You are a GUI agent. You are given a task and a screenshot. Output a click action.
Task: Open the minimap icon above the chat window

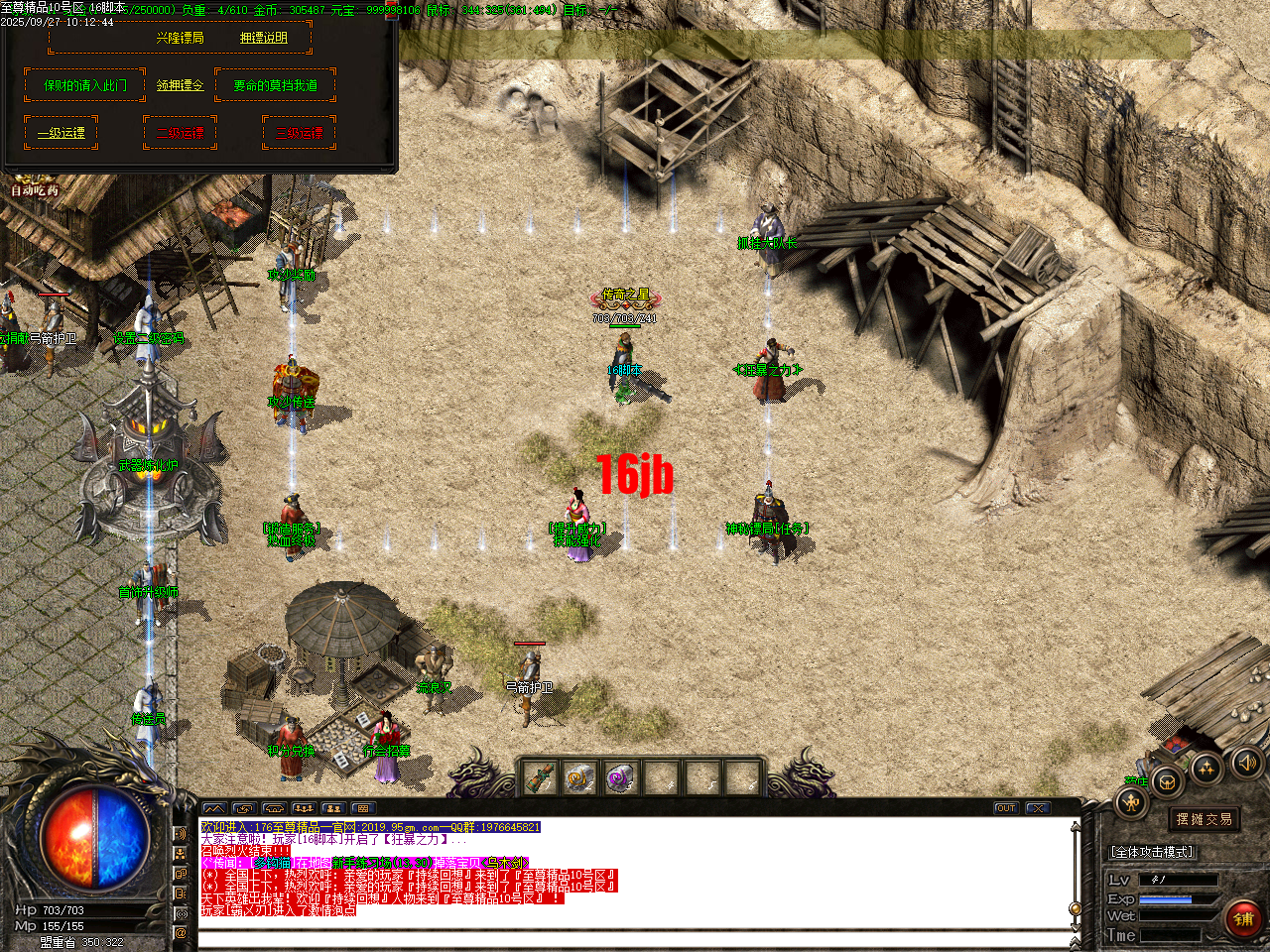click(x=214, y=808)
